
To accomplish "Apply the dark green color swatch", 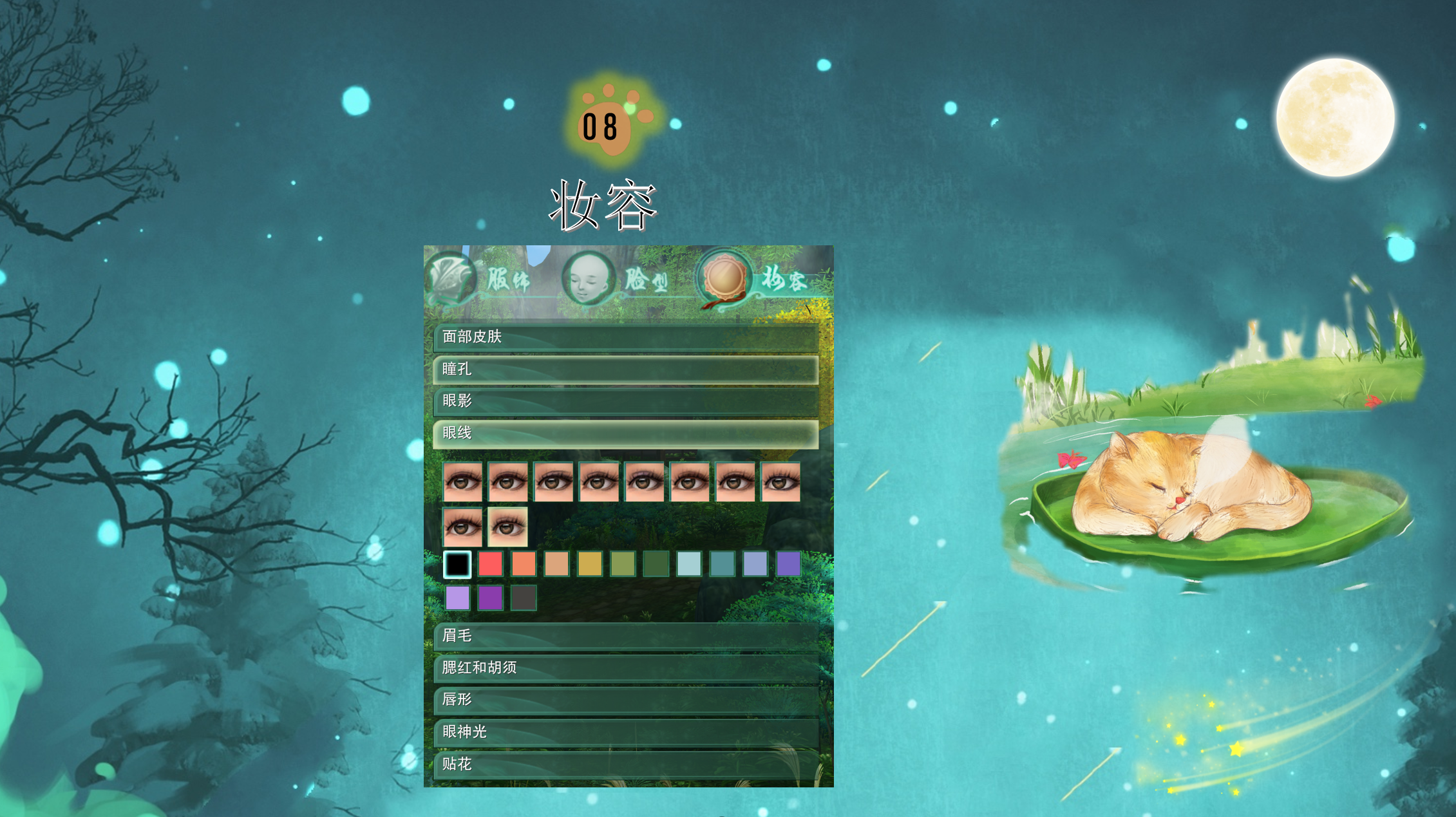I will point(656,565).
